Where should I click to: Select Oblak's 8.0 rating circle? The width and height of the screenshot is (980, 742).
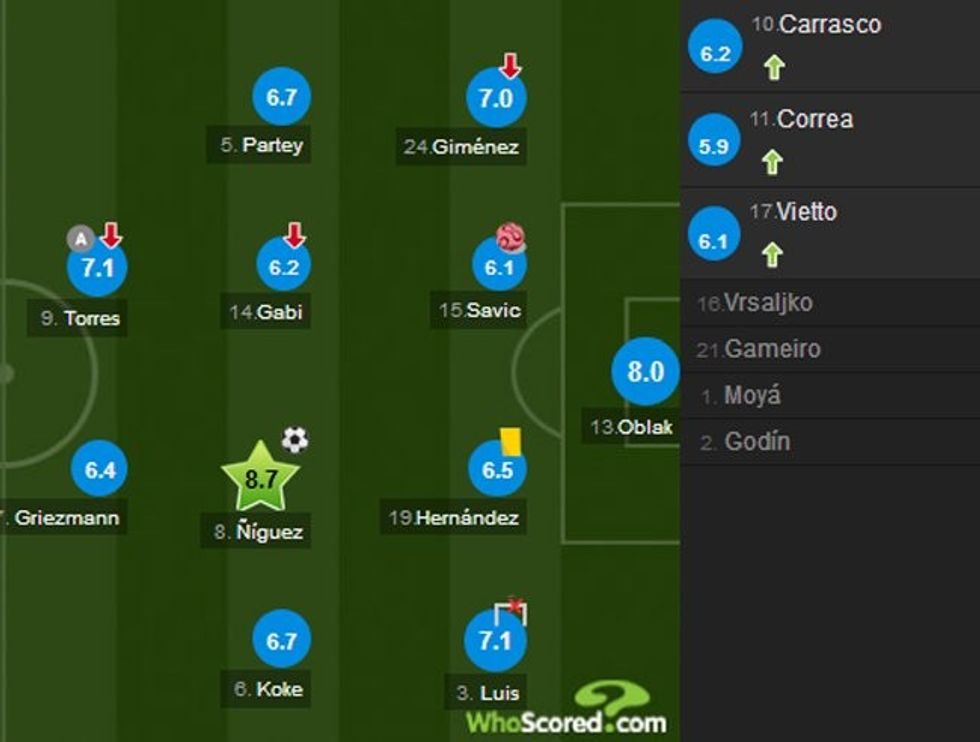pos(645,372)
